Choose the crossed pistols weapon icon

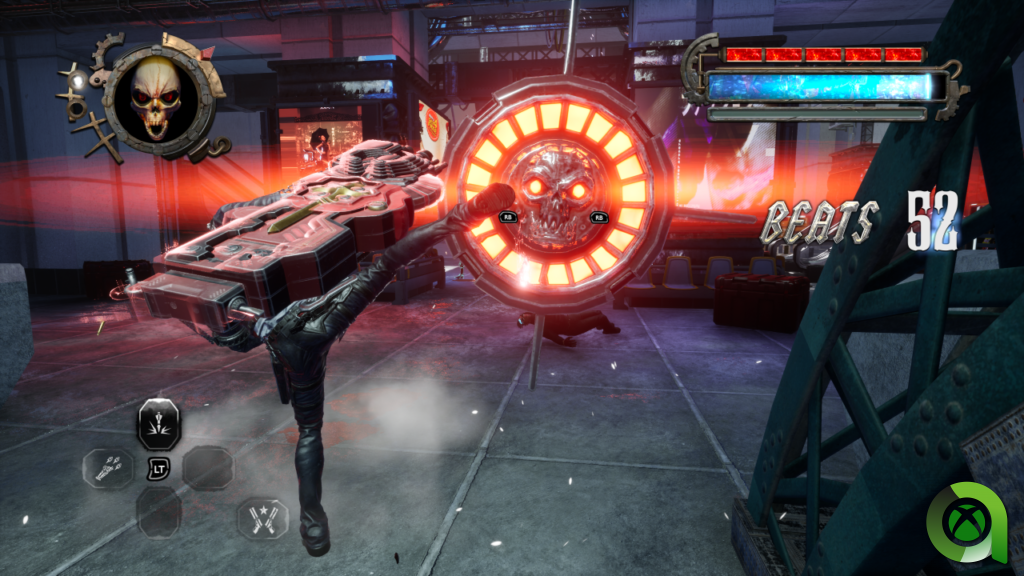[x=262, y=519]
